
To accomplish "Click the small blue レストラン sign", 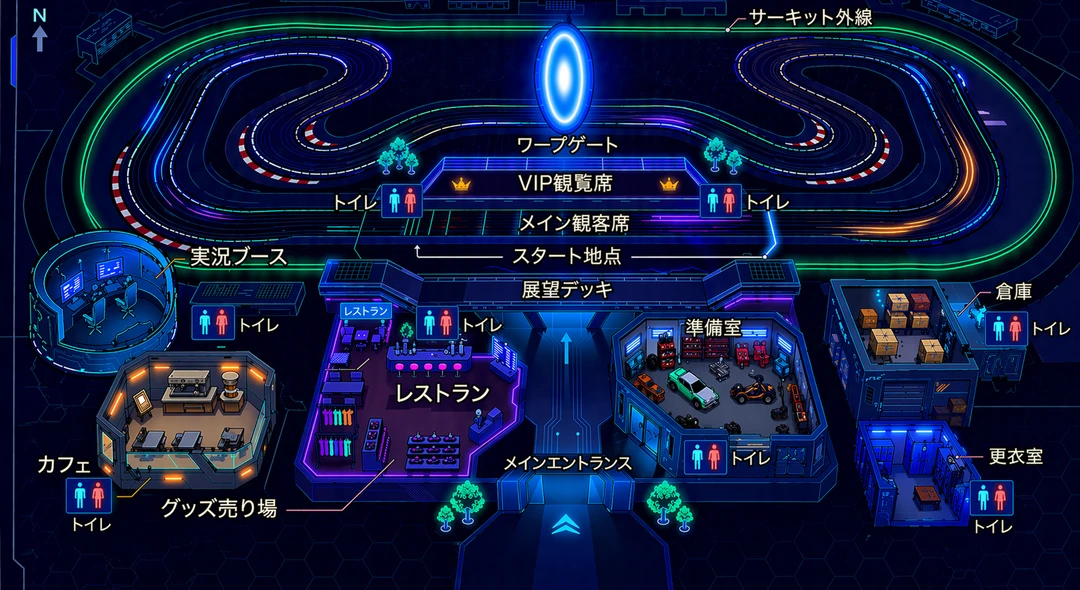I will (364, 312).
